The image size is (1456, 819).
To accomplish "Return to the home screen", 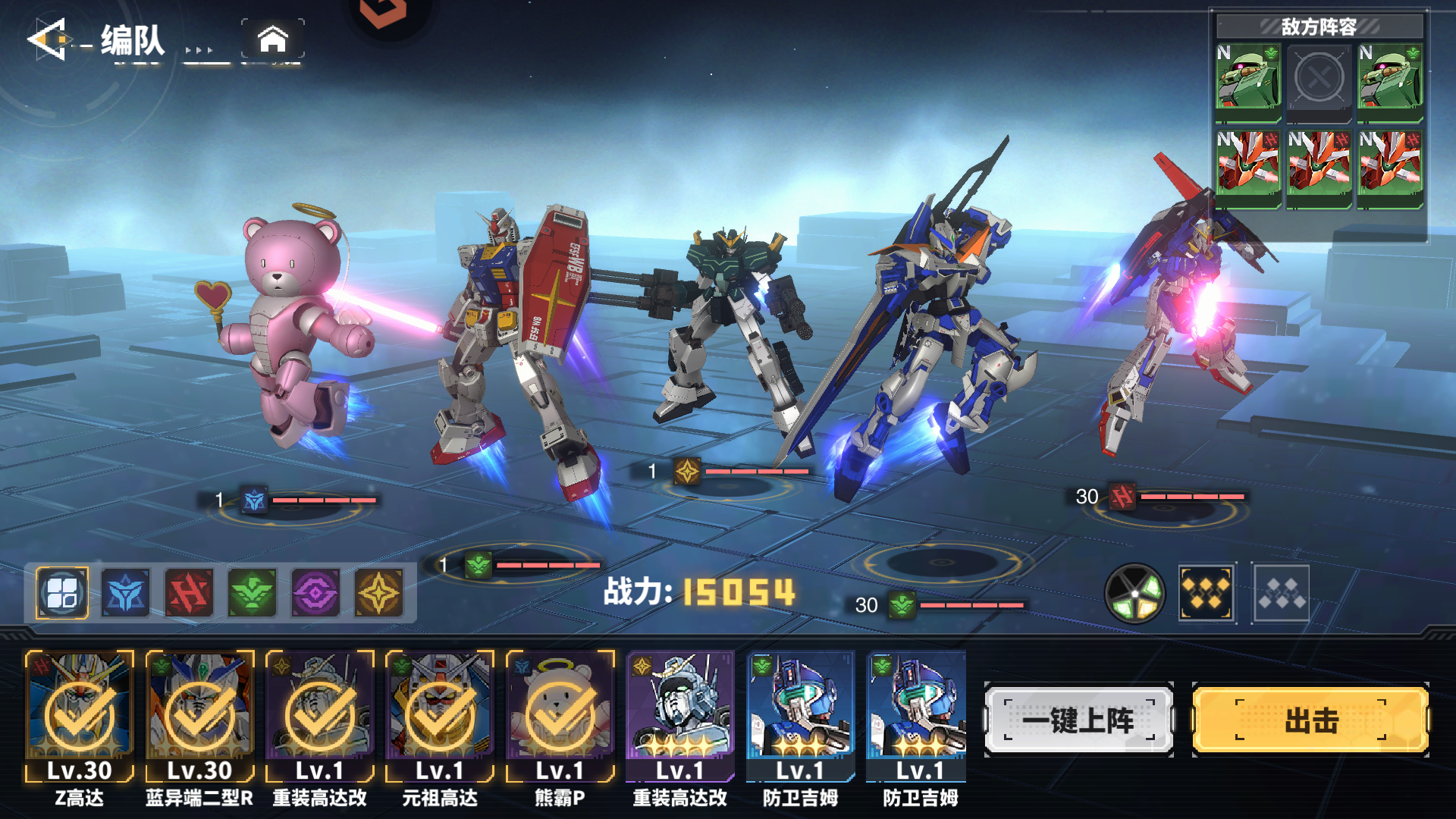I will (x=273, y=39).
